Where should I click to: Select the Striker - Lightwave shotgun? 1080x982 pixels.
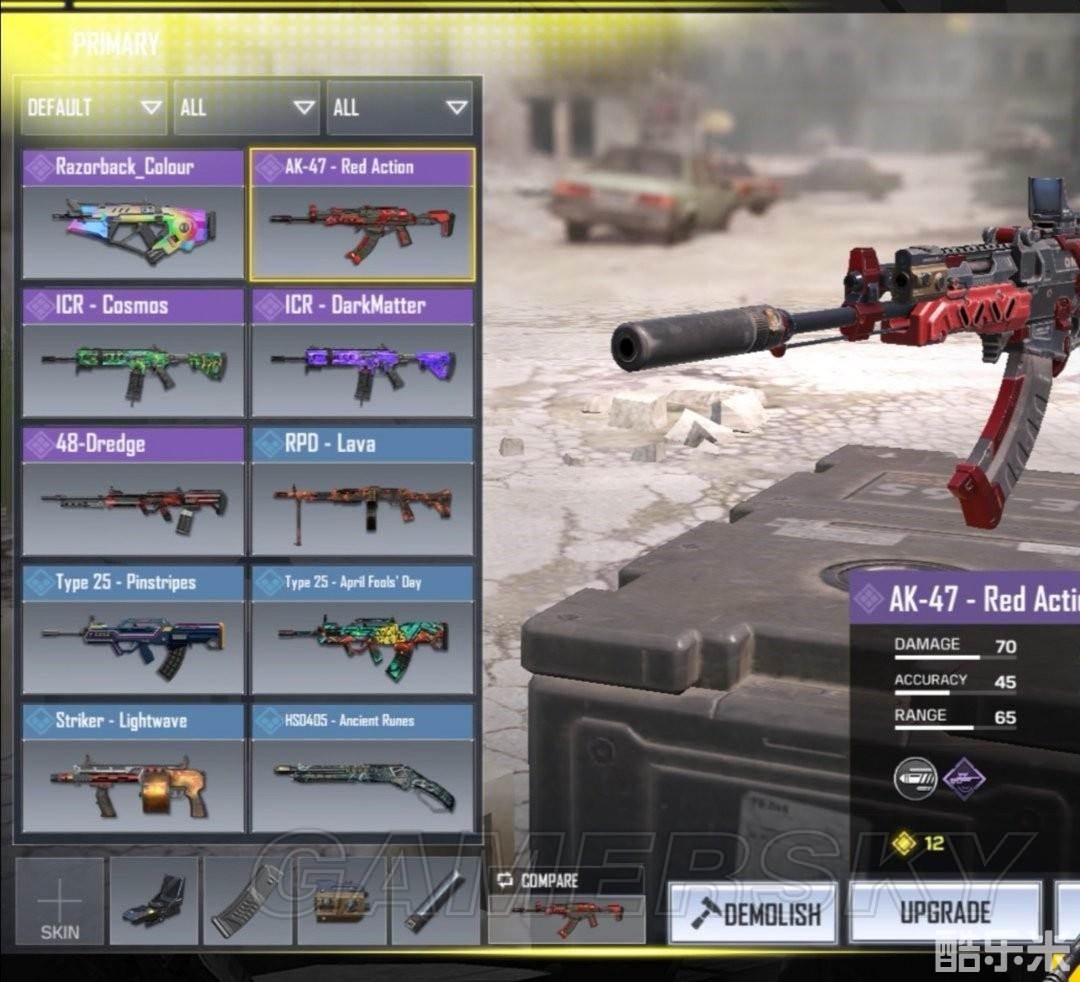pos(133,767)
